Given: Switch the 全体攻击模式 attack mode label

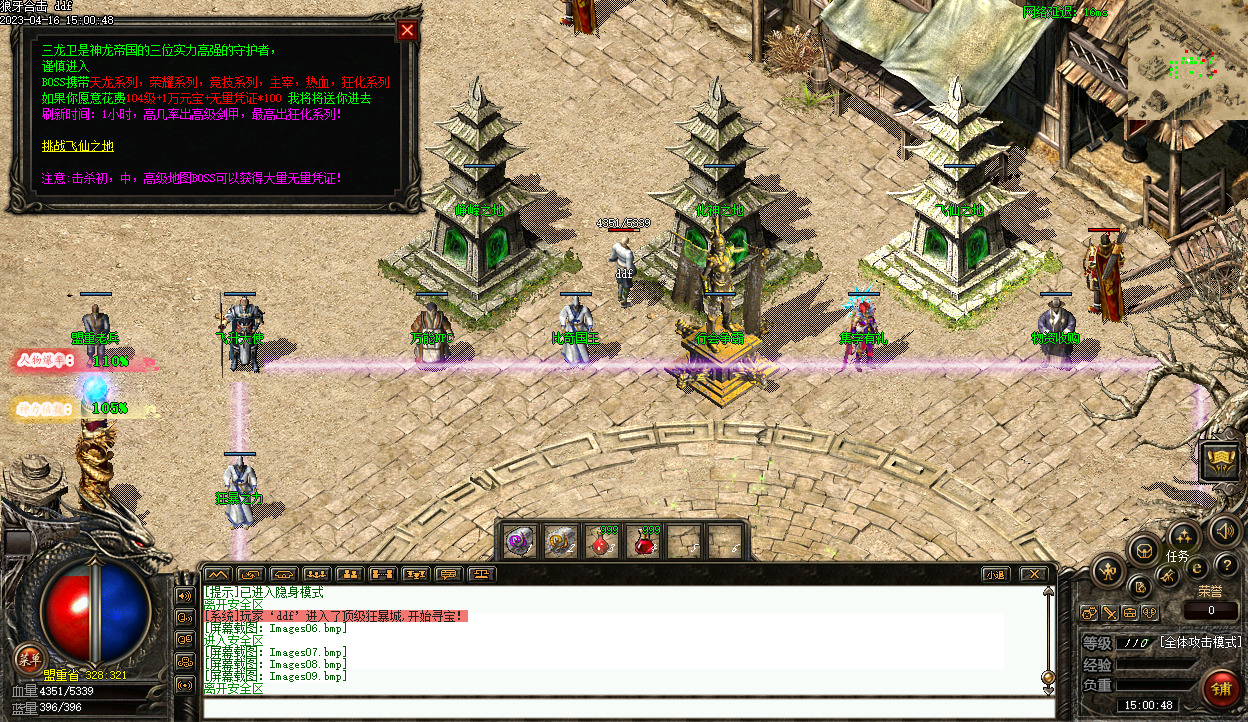Looking at the screenshot, I should click(1200, 642).
